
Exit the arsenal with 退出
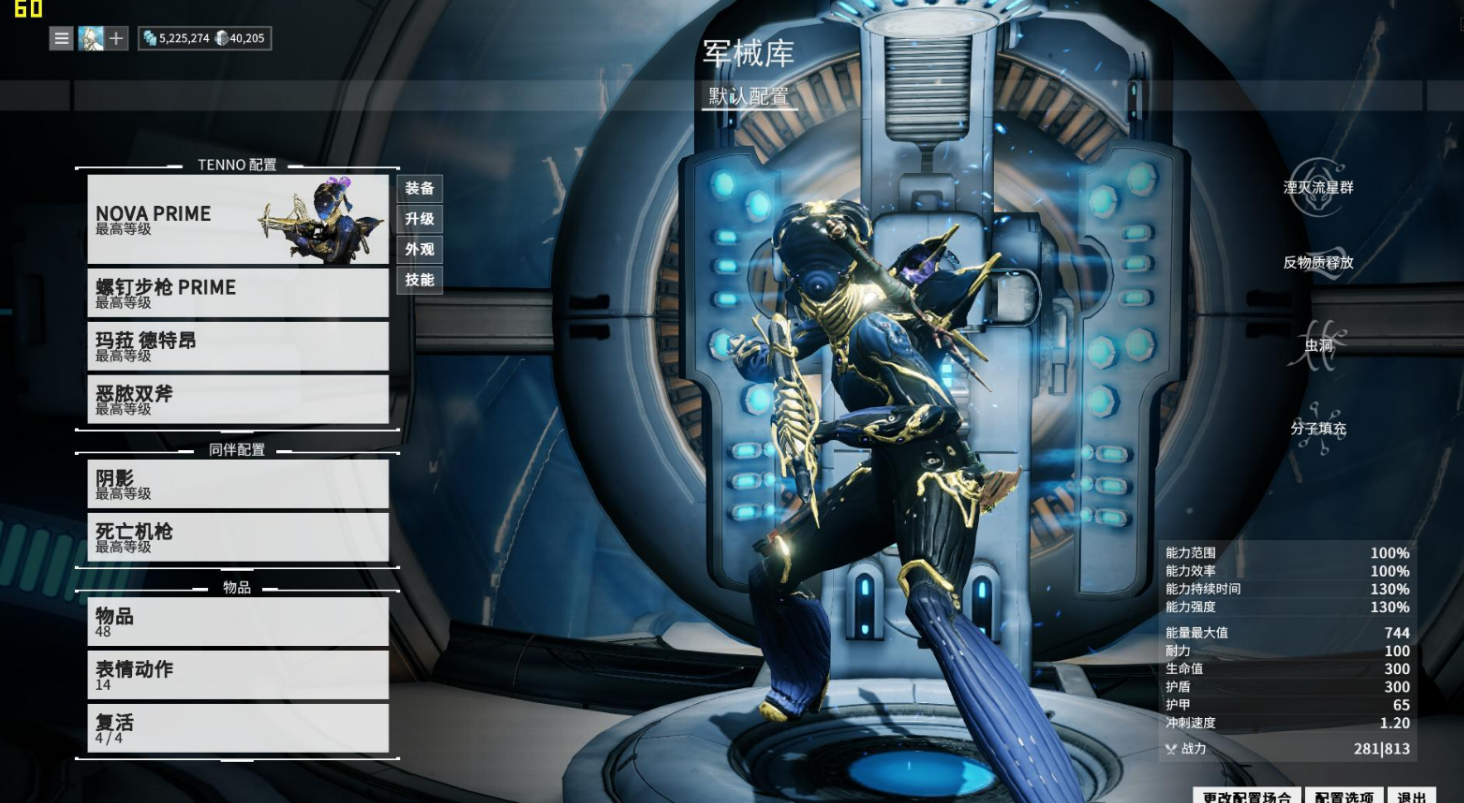click(x=1411, y=796)
